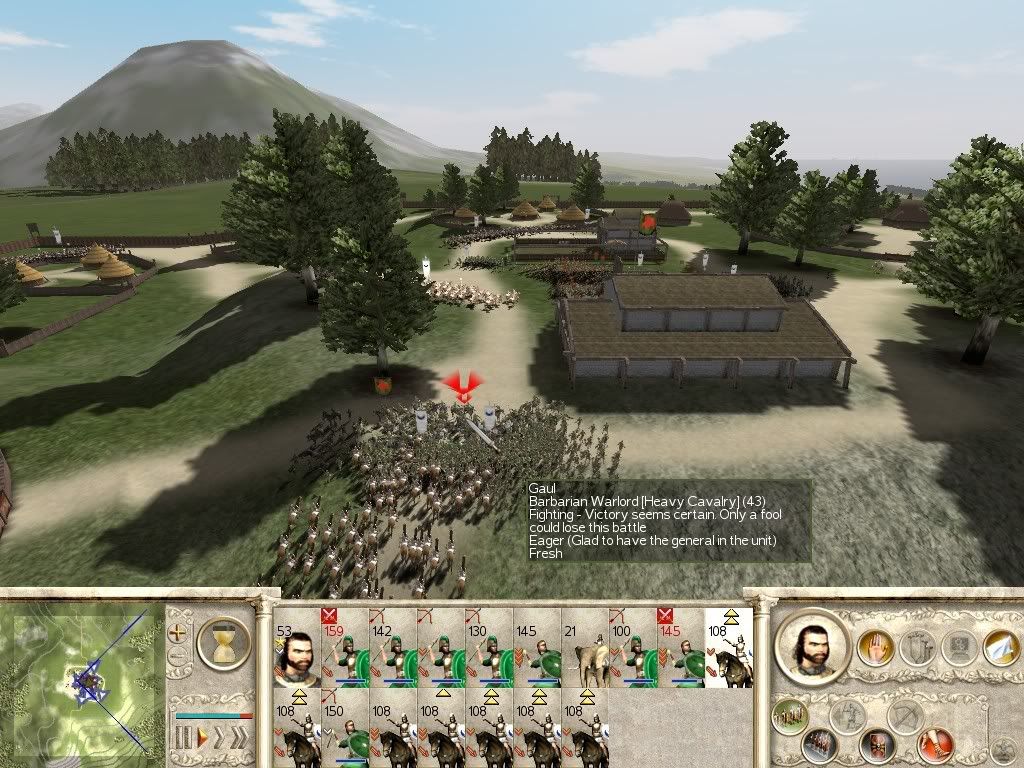Viewport: 1024px width, 768px height.
Task: Select the elephant unit card showing 21
Action: tap(584, 648)
